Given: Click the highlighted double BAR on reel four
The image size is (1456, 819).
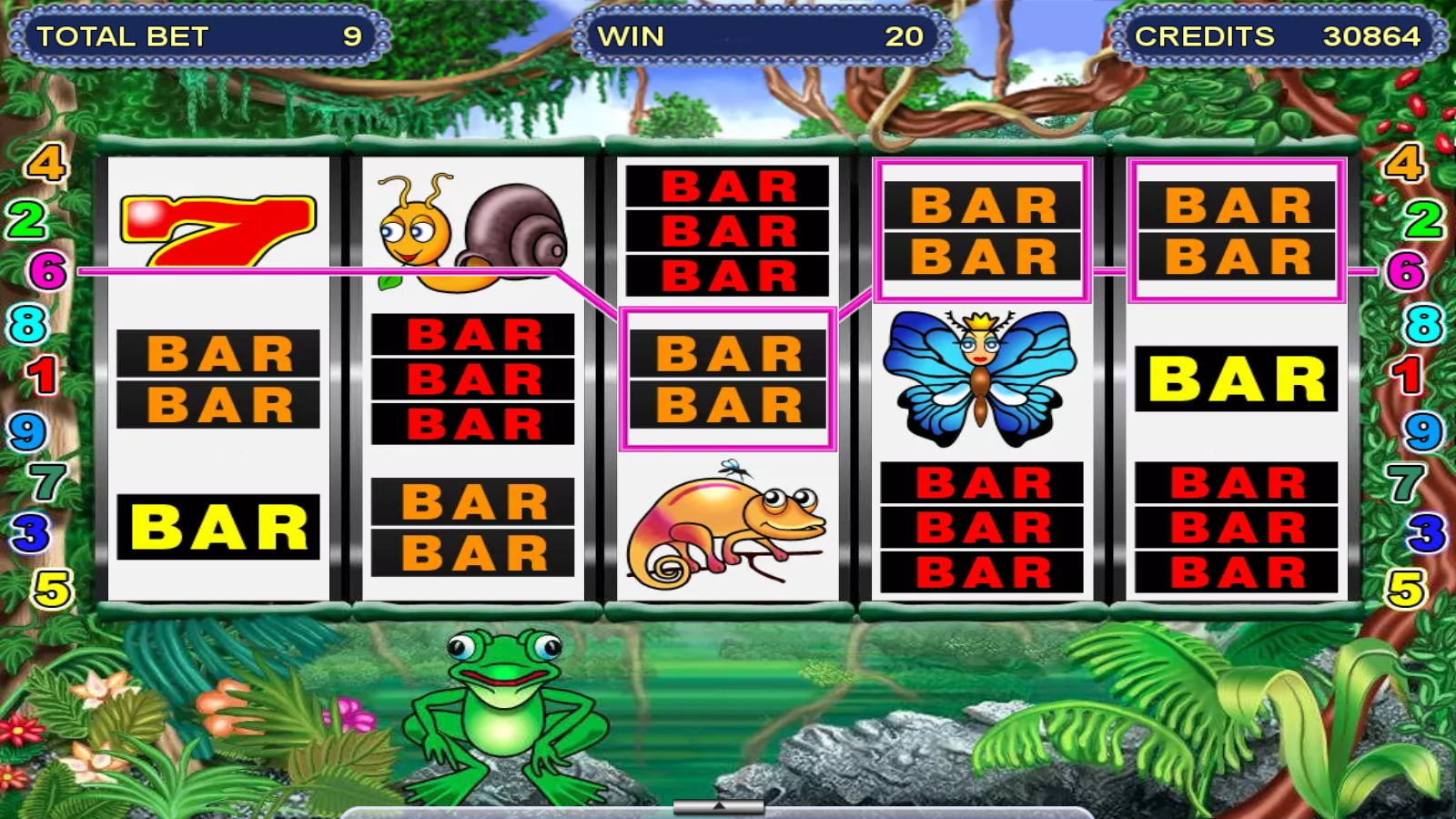Looking at the screenshot, I should [x=981, y=227].
